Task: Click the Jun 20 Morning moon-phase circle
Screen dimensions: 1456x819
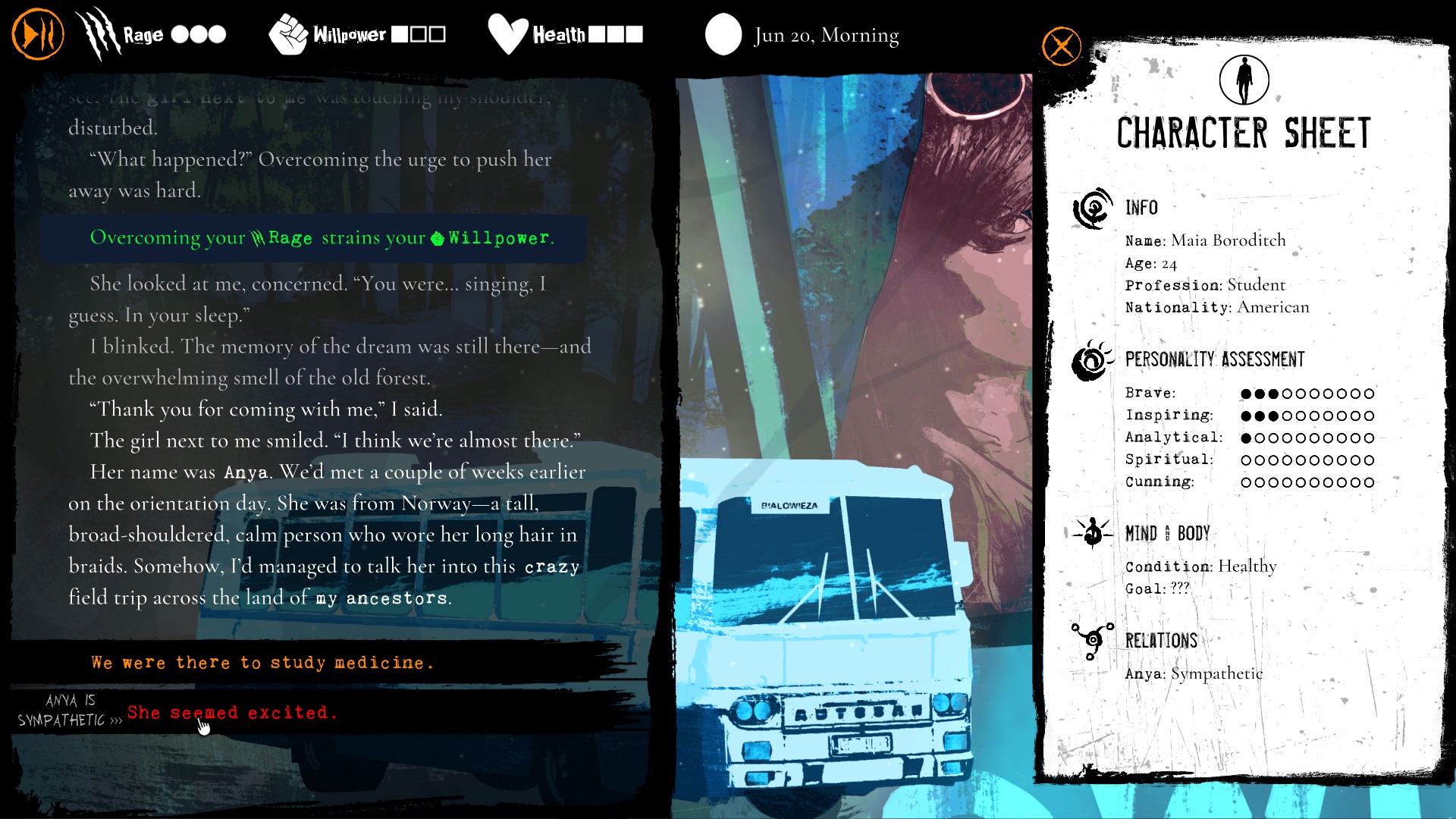Action: [724, 34]
